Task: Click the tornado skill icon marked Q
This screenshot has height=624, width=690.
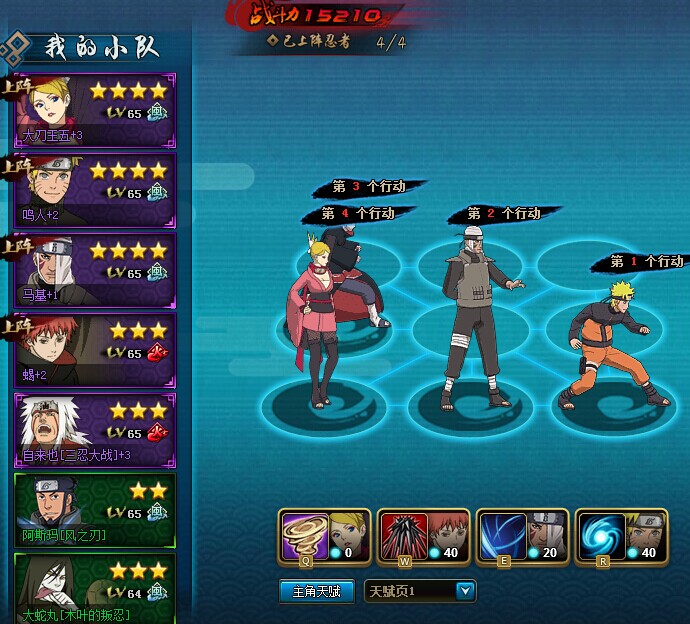Action: point(300,533)
